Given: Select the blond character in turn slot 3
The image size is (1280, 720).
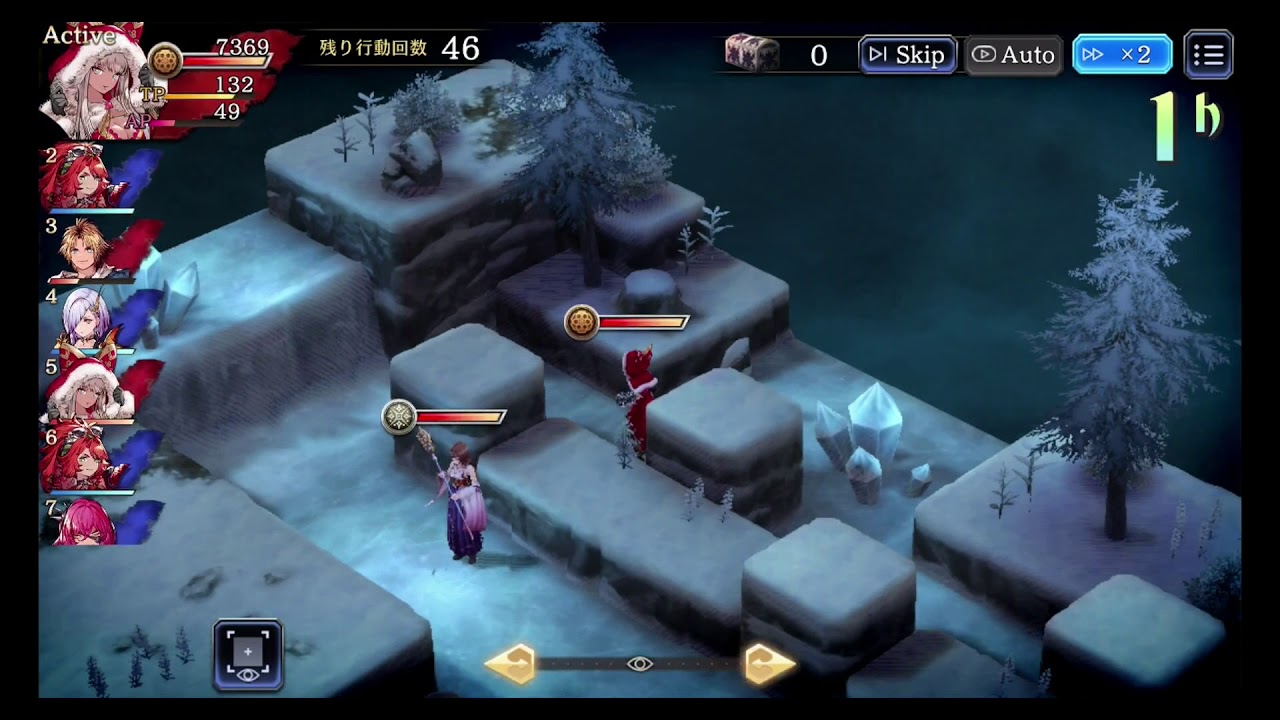Looking at the screenshot, I should click(x=88, y=249).
